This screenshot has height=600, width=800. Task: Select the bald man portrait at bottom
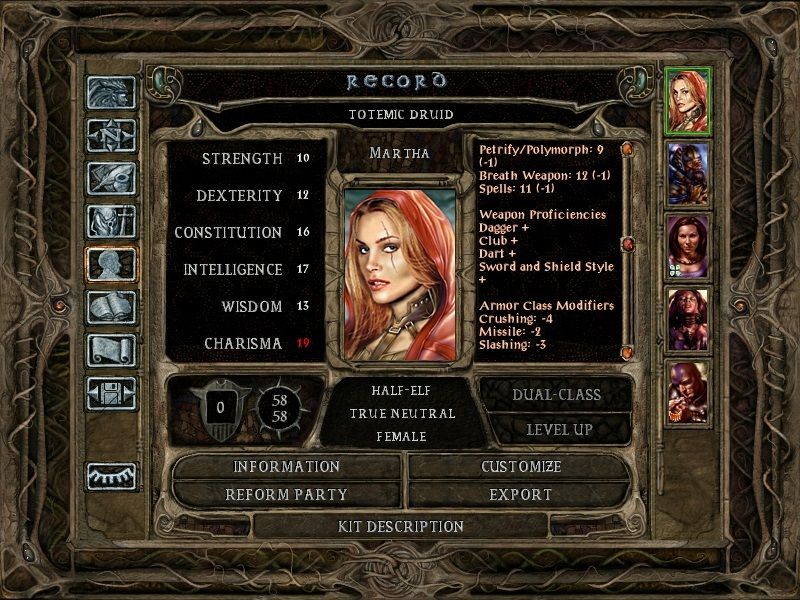pos(687,393)
